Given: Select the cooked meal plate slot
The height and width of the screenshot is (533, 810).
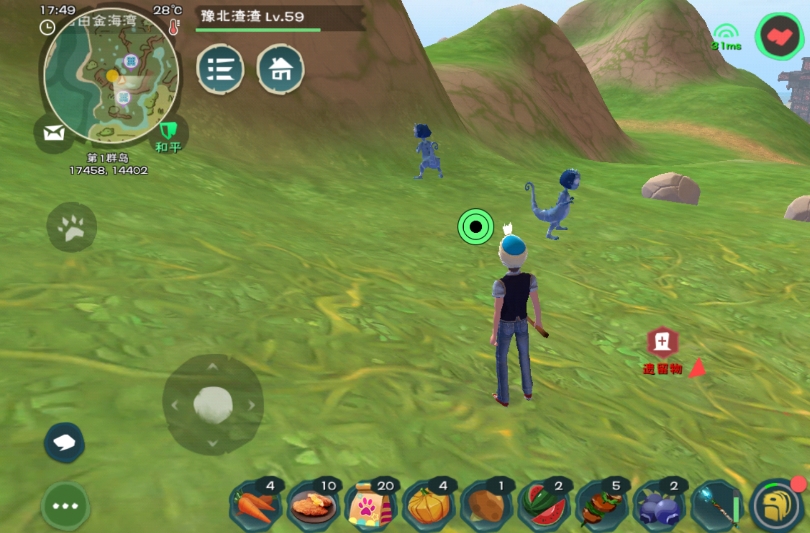Looking at the screenshot, I should [x=313, y=505].
